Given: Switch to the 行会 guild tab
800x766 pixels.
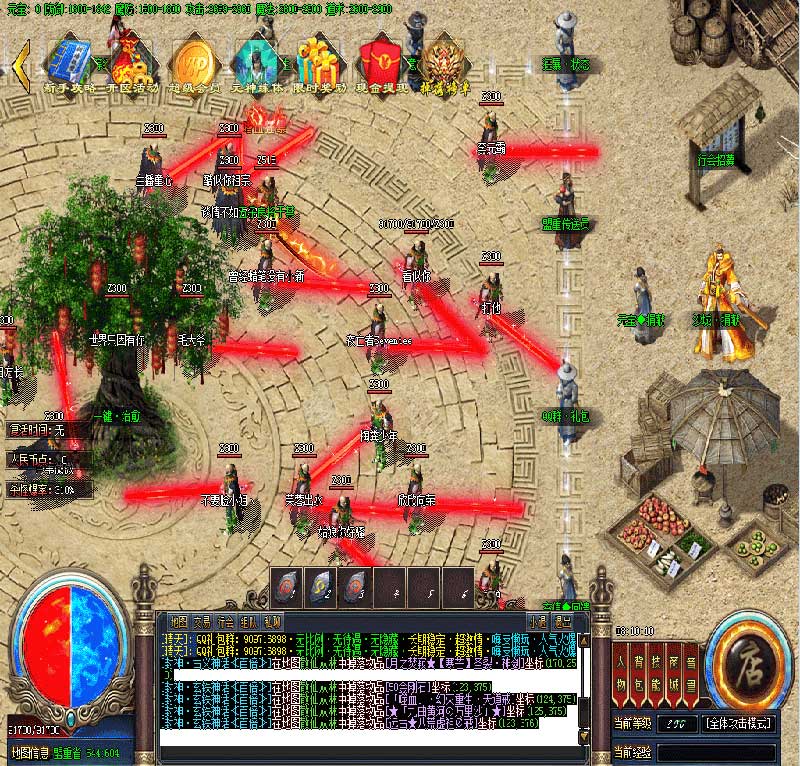Looking at the screenshot, I should (x=226, y=621).
